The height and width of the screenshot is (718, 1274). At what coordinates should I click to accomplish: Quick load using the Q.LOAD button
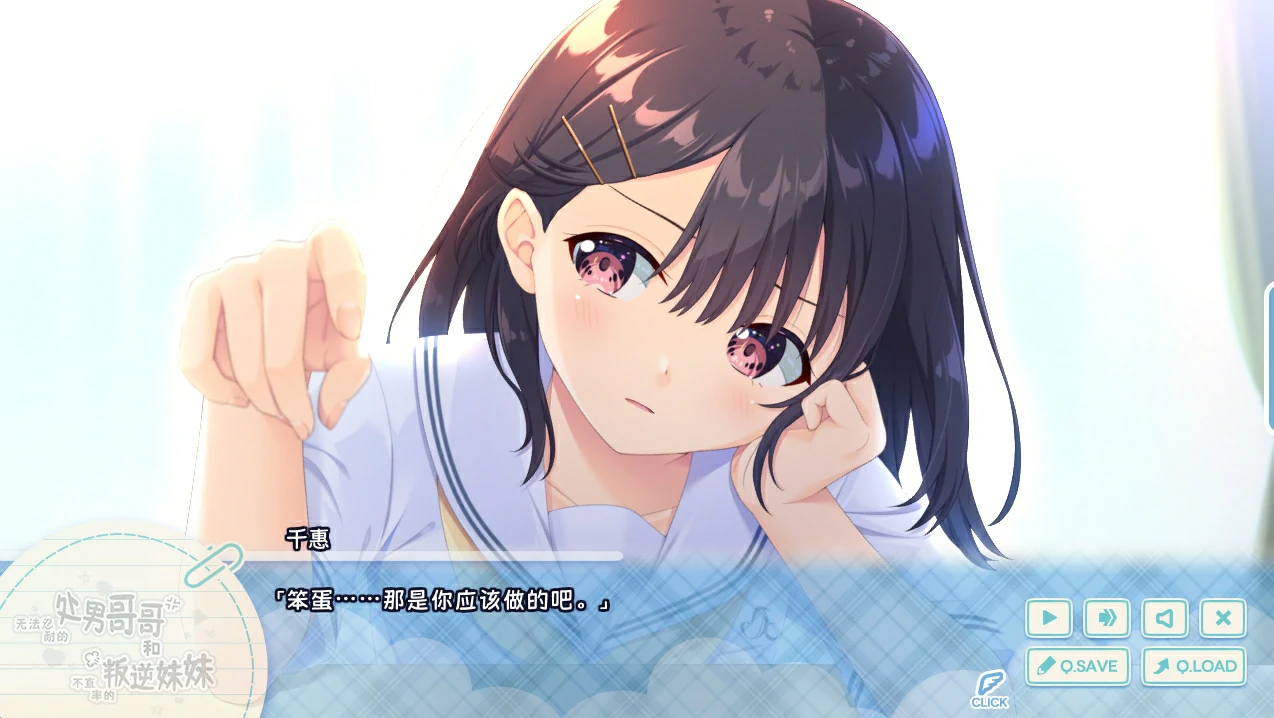1194,666
